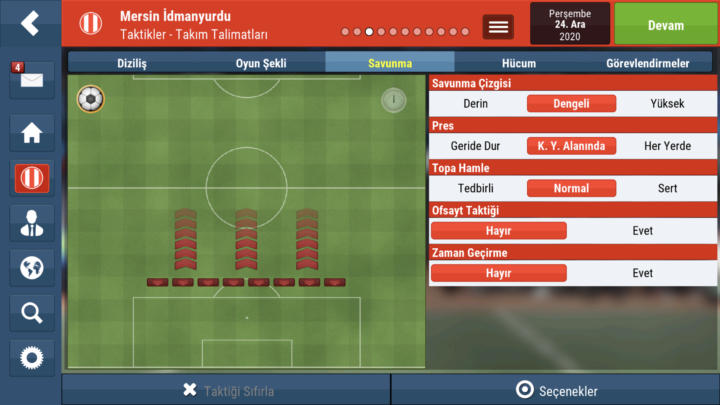Image resolution: width=720 pixels, height=405 pixels.
Task: Open the mail inbox icon
Action: coord(31,79)
